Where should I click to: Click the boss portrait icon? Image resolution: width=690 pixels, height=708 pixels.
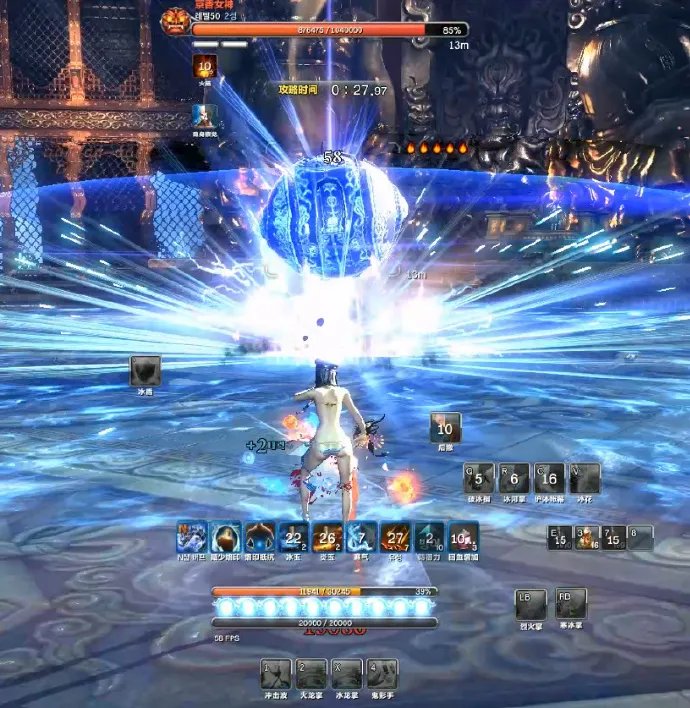coord(175,23)
